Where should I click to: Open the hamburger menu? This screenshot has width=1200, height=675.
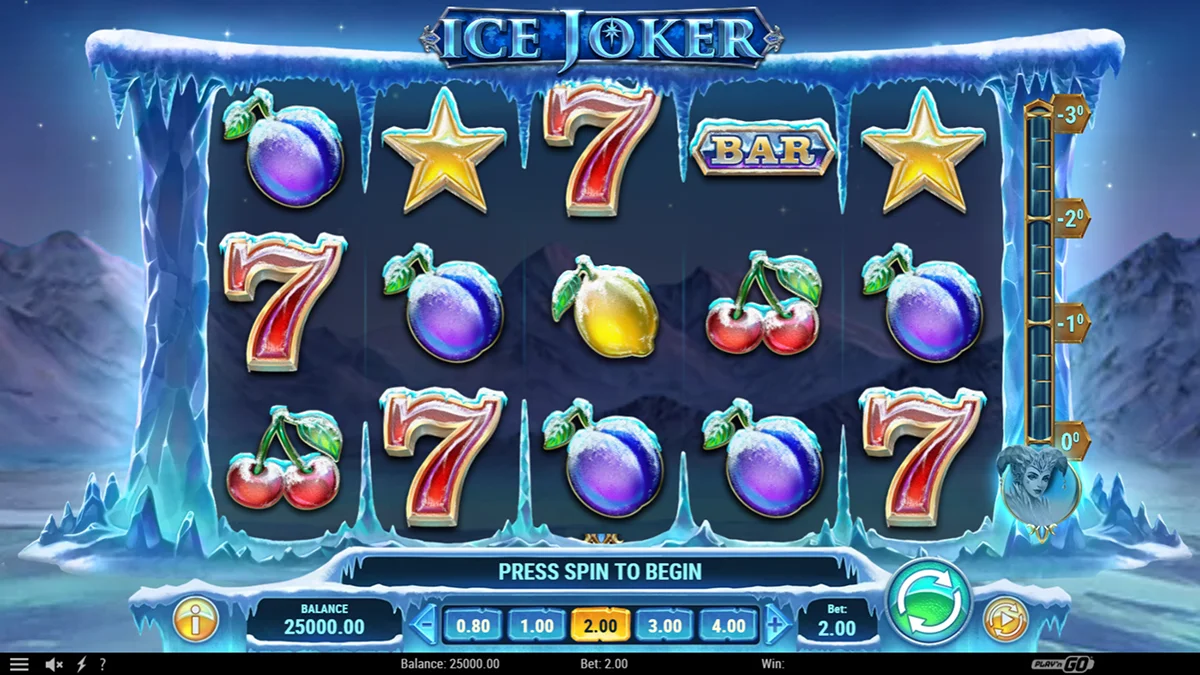pyautogui.click(x=19, y=664)
